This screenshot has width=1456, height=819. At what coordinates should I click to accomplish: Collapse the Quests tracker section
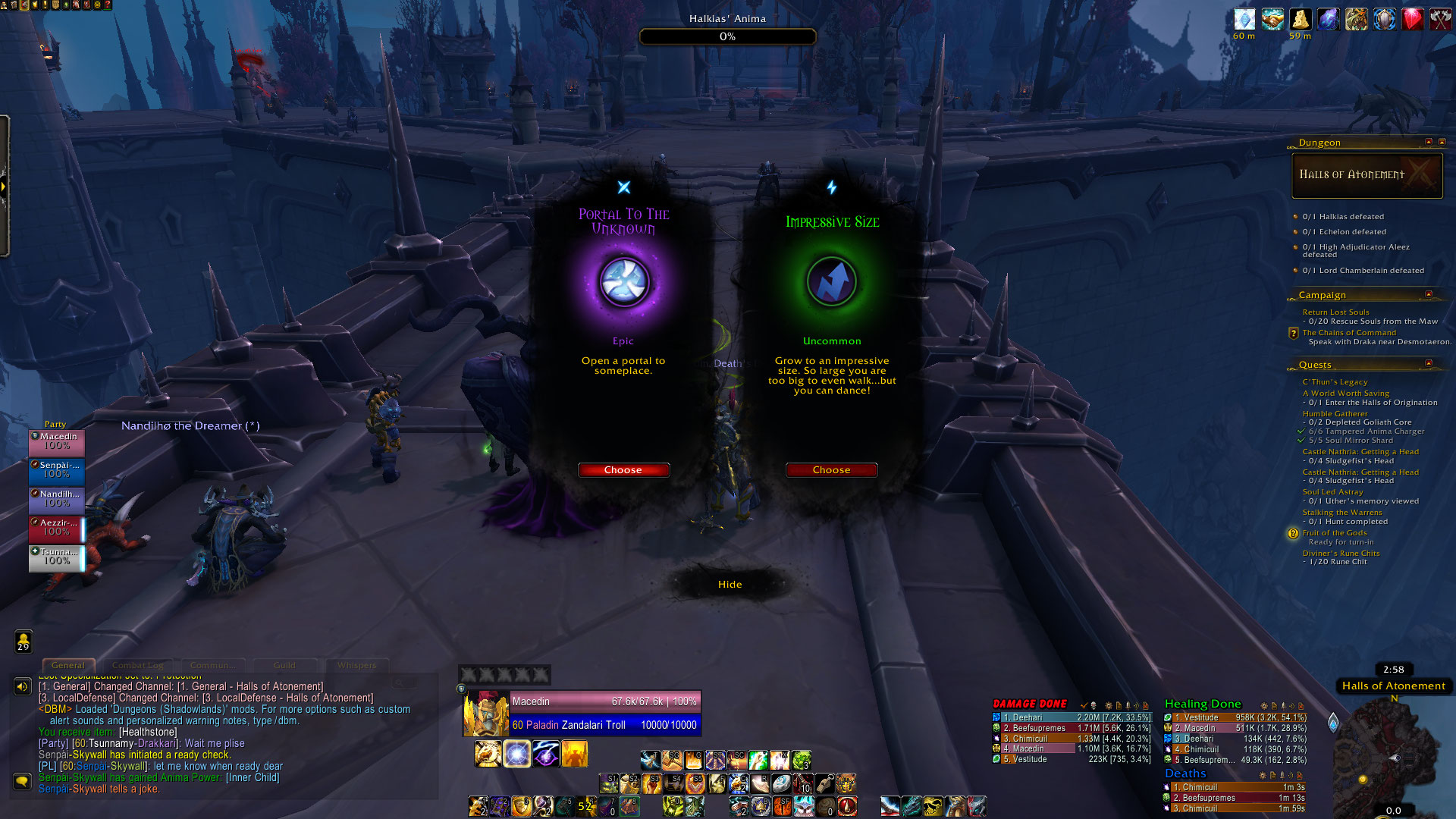point(1429,364)
